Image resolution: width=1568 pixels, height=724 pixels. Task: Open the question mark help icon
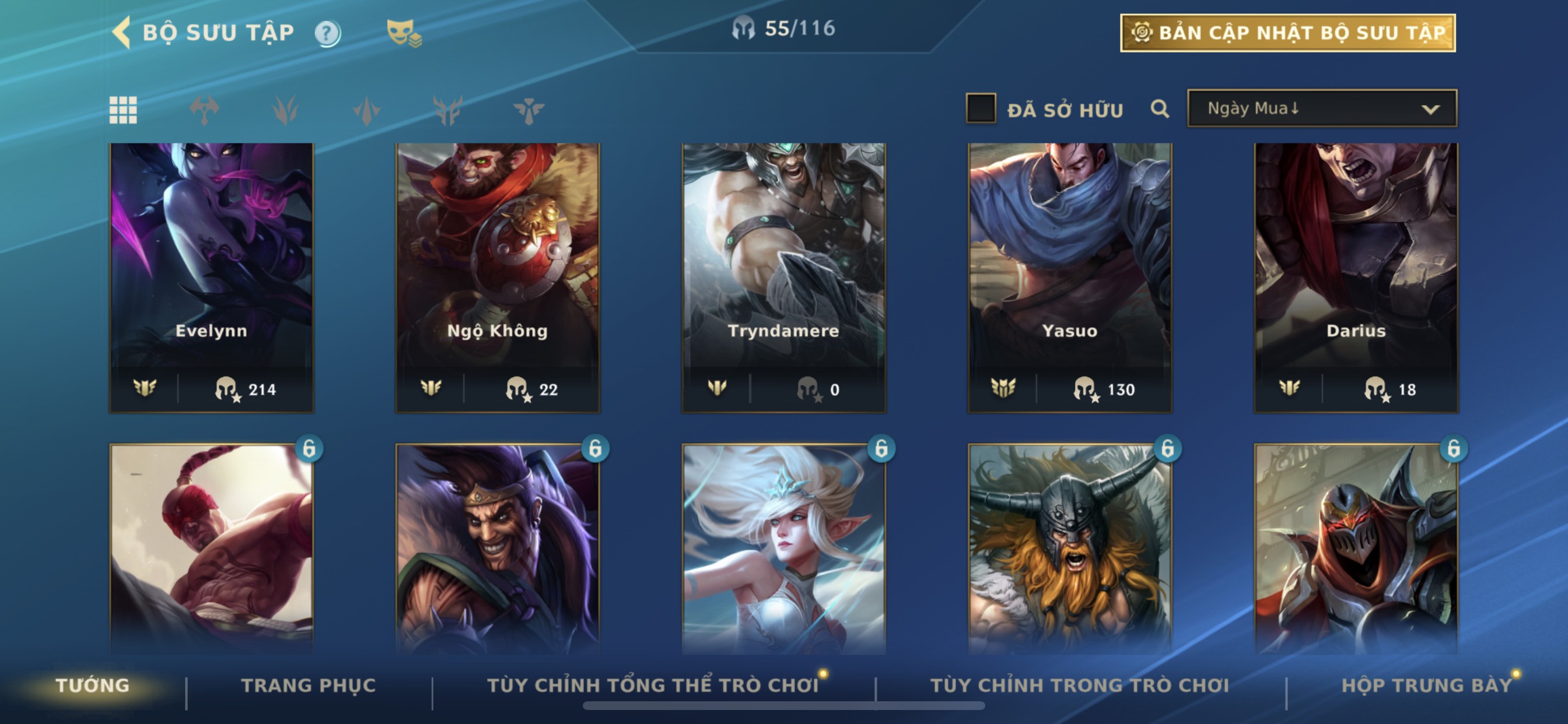(327, 33)
